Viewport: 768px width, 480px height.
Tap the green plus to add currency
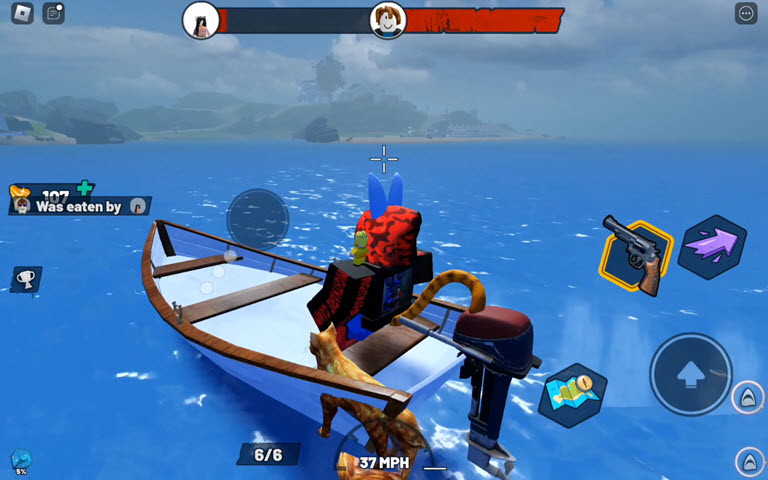pyautogui.click(x=85, y=187)
